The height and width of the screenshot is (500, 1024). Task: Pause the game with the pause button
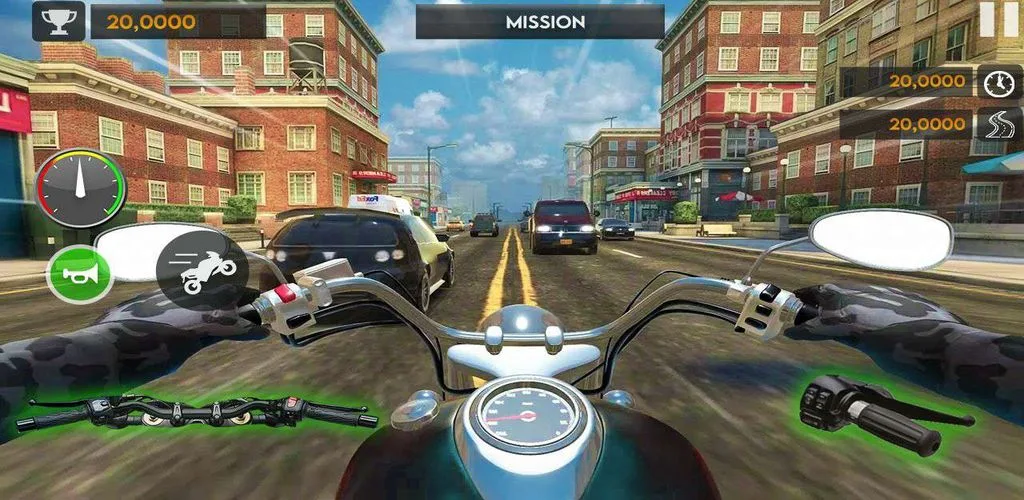[994, 19]
